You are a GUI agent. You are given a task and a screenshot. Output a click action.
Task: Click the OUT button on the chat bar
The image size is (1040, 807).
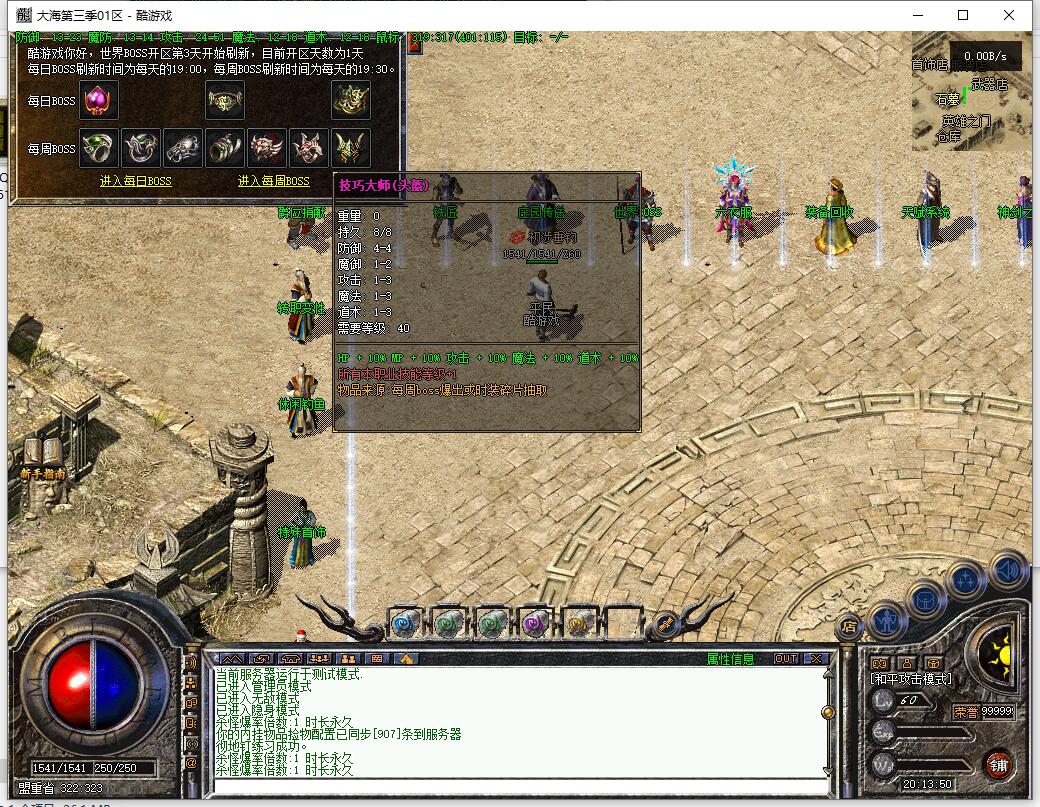pyautogui.click(x=786, y=659)
